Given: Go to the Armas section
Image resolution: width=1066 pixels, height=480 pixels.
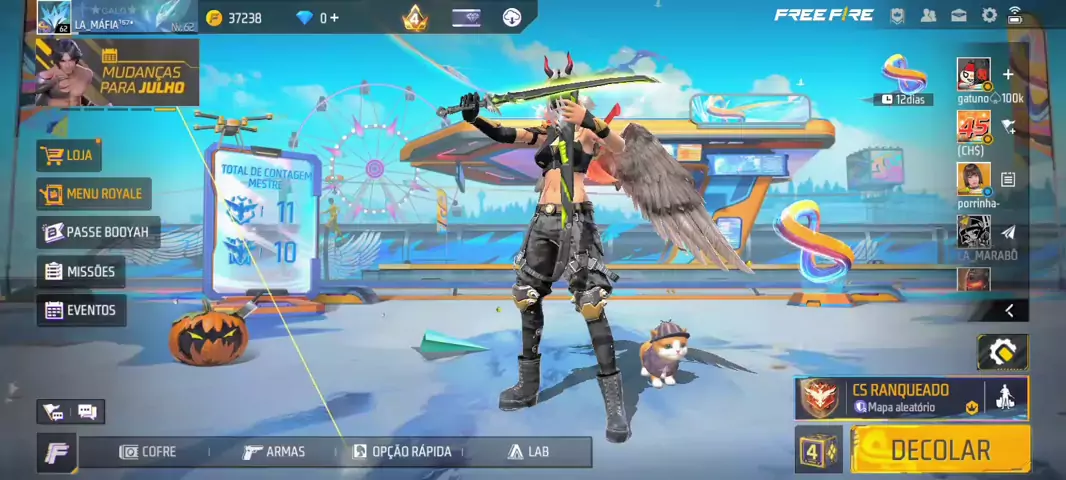Looking at the screenshot, I should pos(274,452).
